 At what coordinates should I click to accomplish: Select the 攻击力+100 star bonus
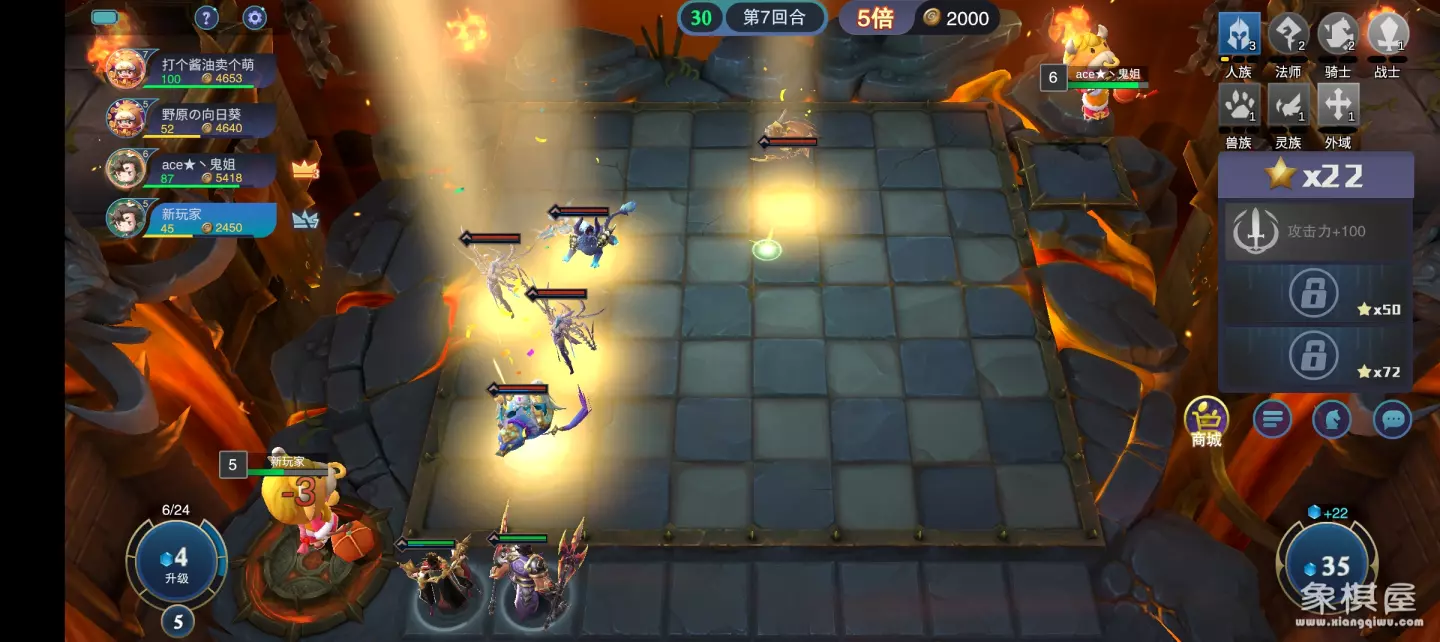(x=1316, y=231)
